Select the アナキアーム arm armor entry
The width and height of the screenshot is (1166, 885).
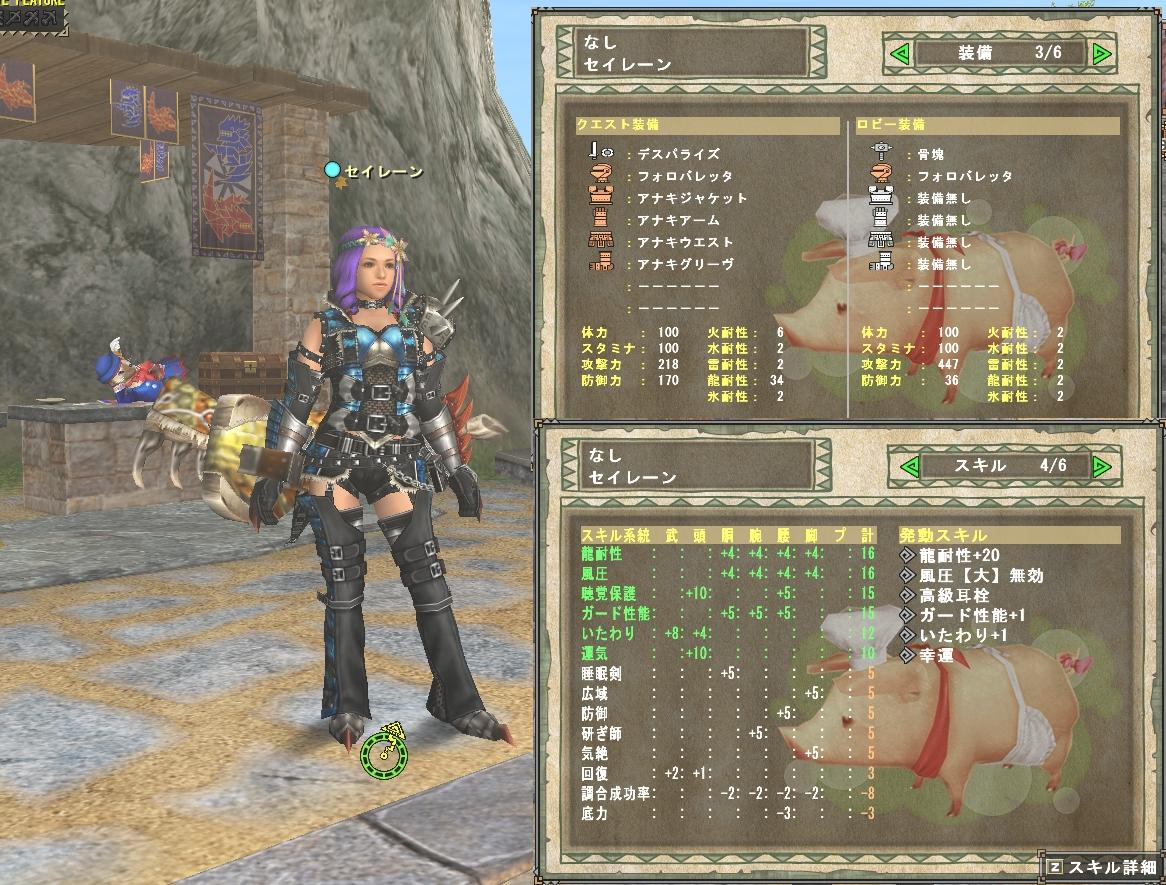678,220
